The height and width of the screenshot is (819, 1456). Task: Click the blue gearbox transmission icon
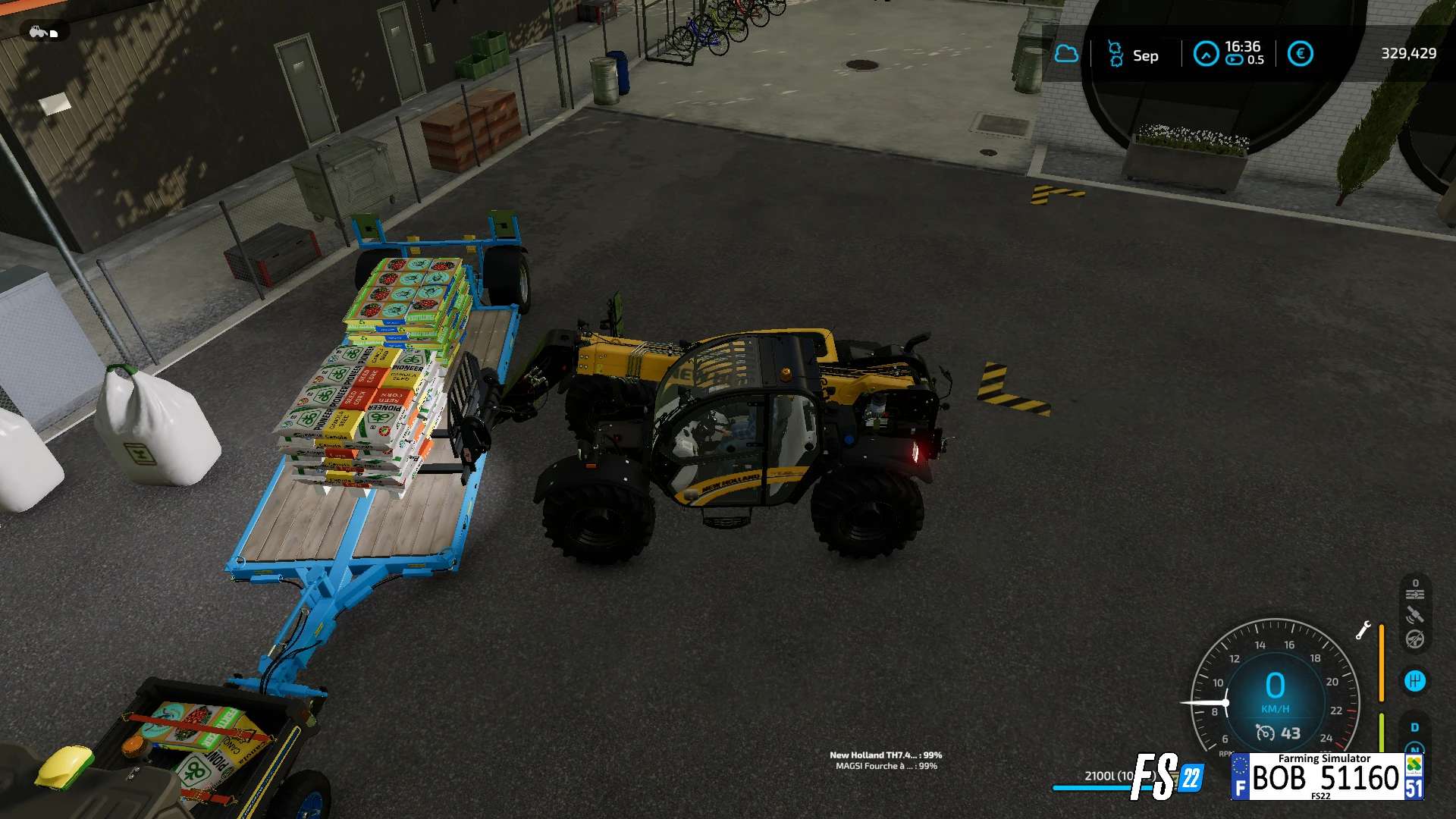[1415, 680]
